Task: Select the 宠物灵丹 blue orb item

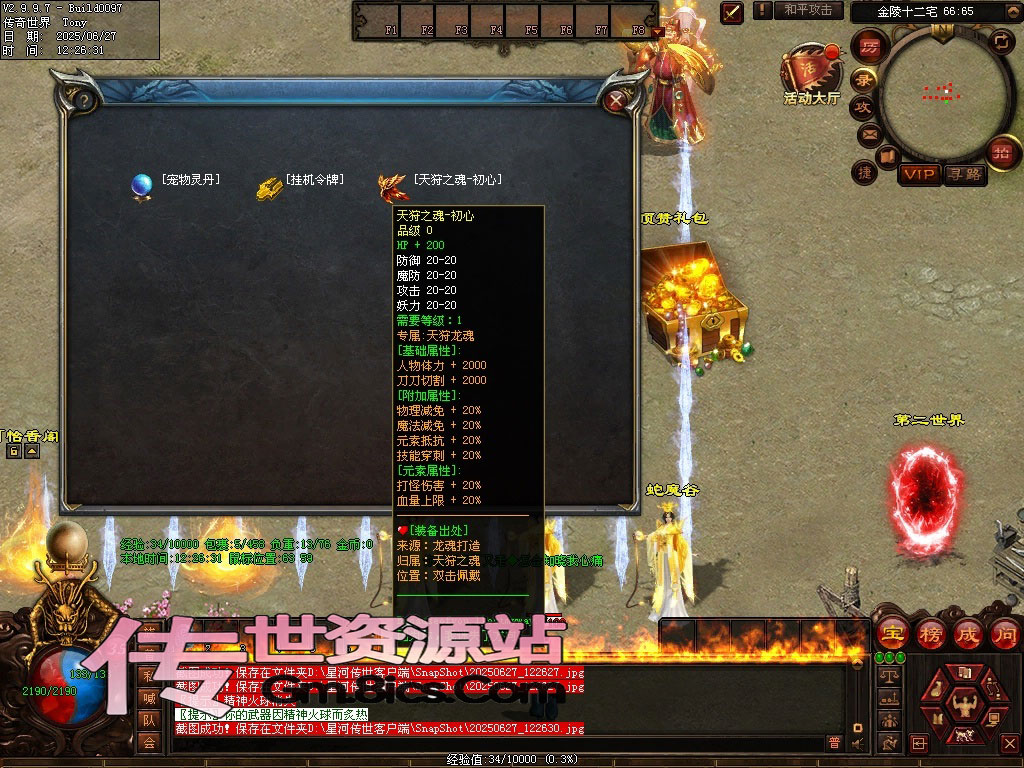Action: pos(141,185)
